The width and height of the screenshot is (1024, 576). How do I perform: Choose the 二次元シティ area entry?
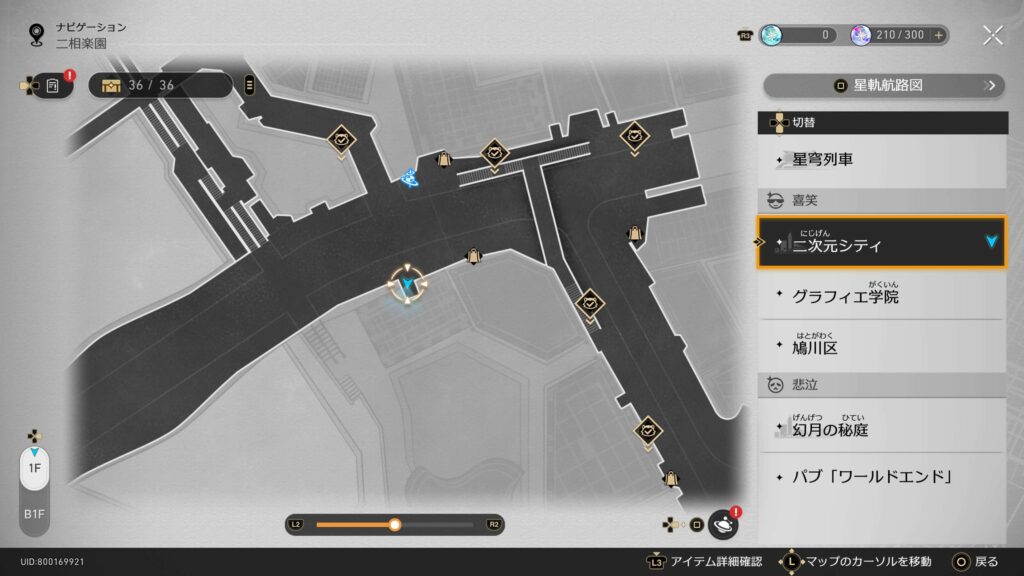[x=880, y=243]
